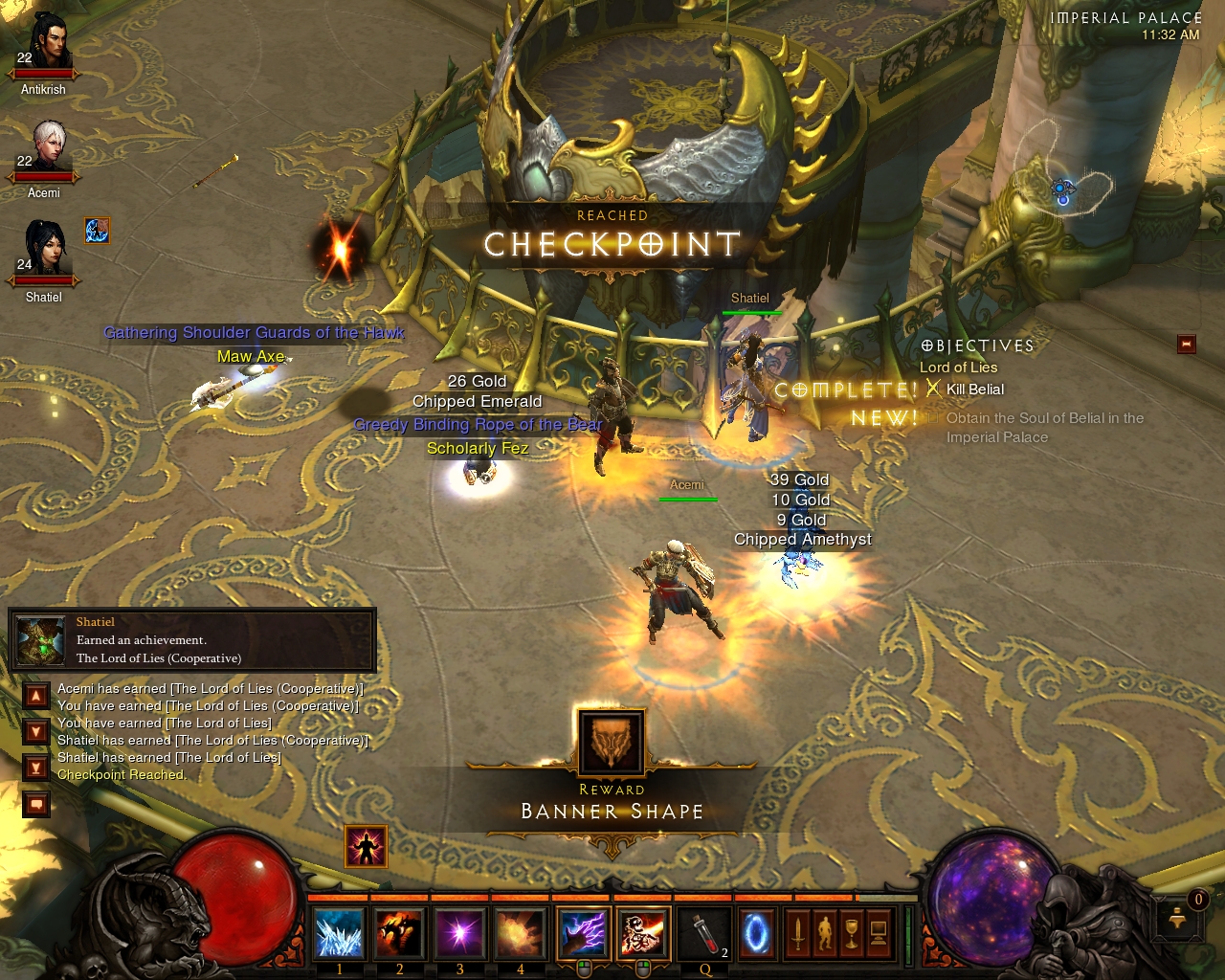Open the achievements chalice button
1225x980 pixels.
[x=851, y=934]
